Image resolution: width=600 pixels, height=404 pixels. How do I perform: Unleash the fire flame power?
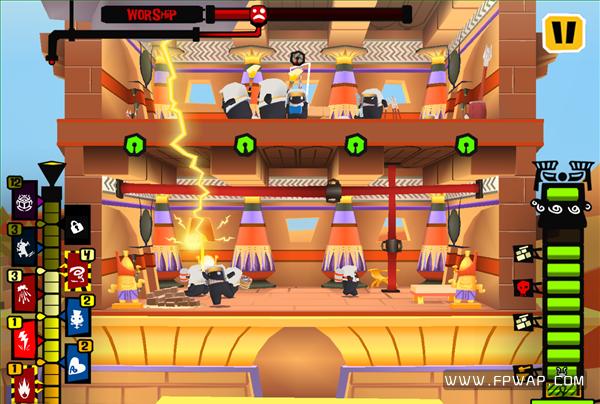pos(23,385)
